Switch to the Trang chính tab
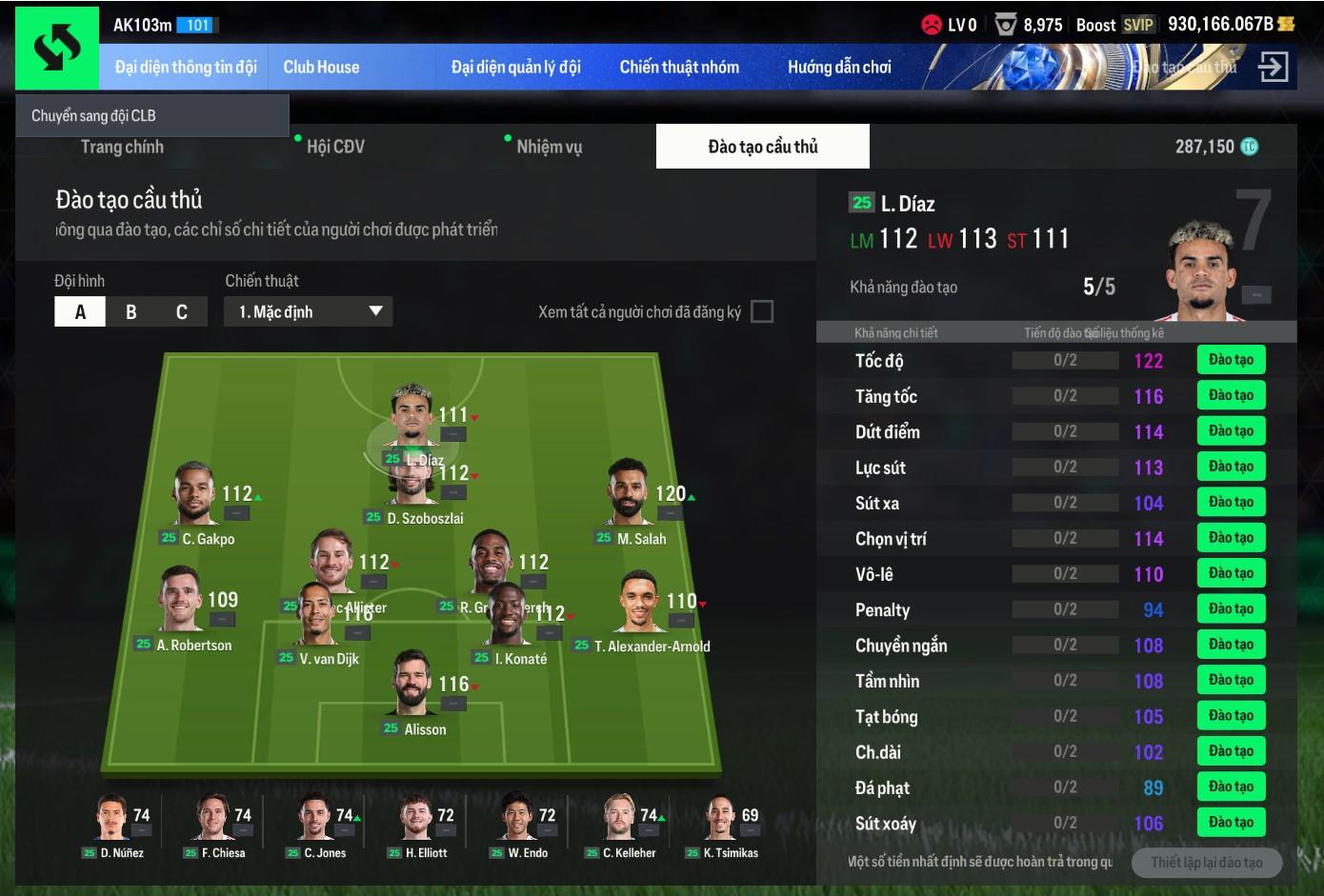 [x=122, y=147]
